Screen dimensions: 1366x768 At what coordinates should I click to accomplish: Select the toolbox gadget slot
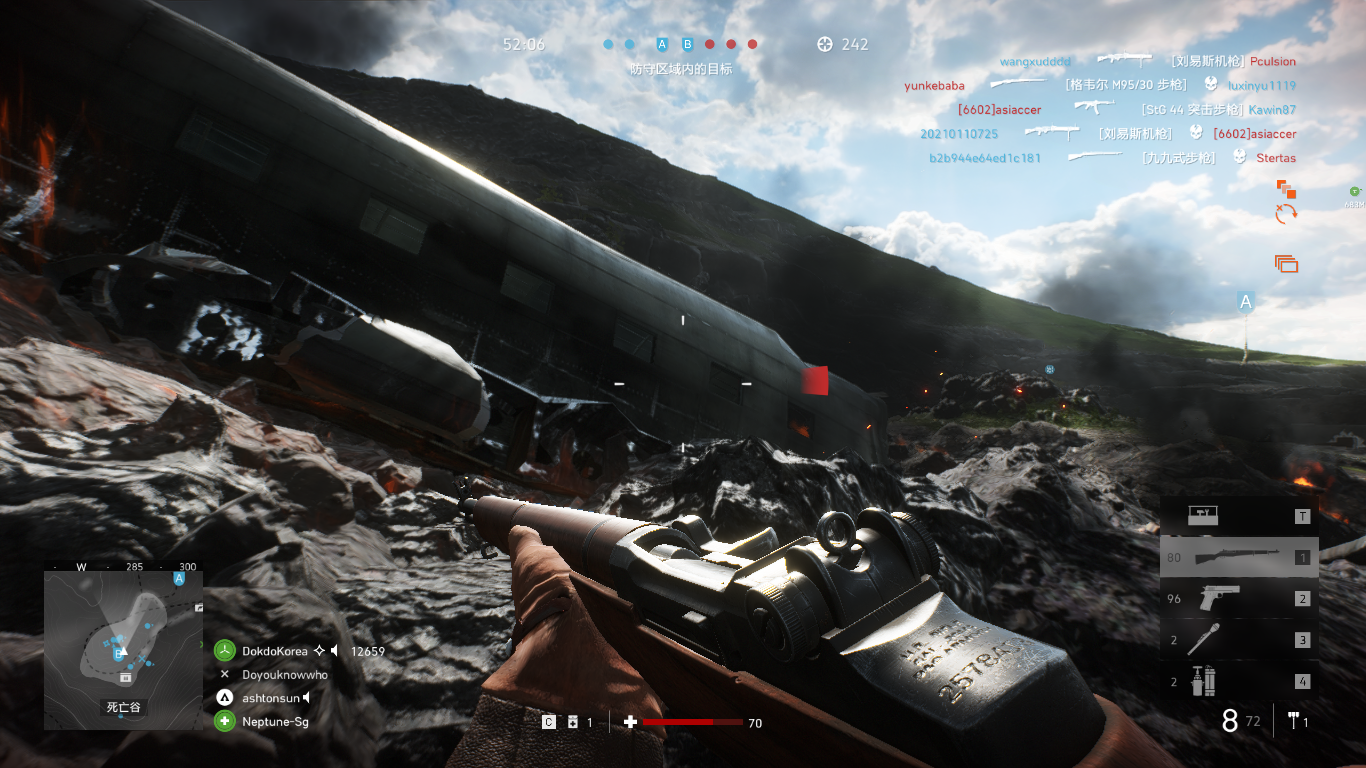pyautogui.click(x=1238, y=516)
